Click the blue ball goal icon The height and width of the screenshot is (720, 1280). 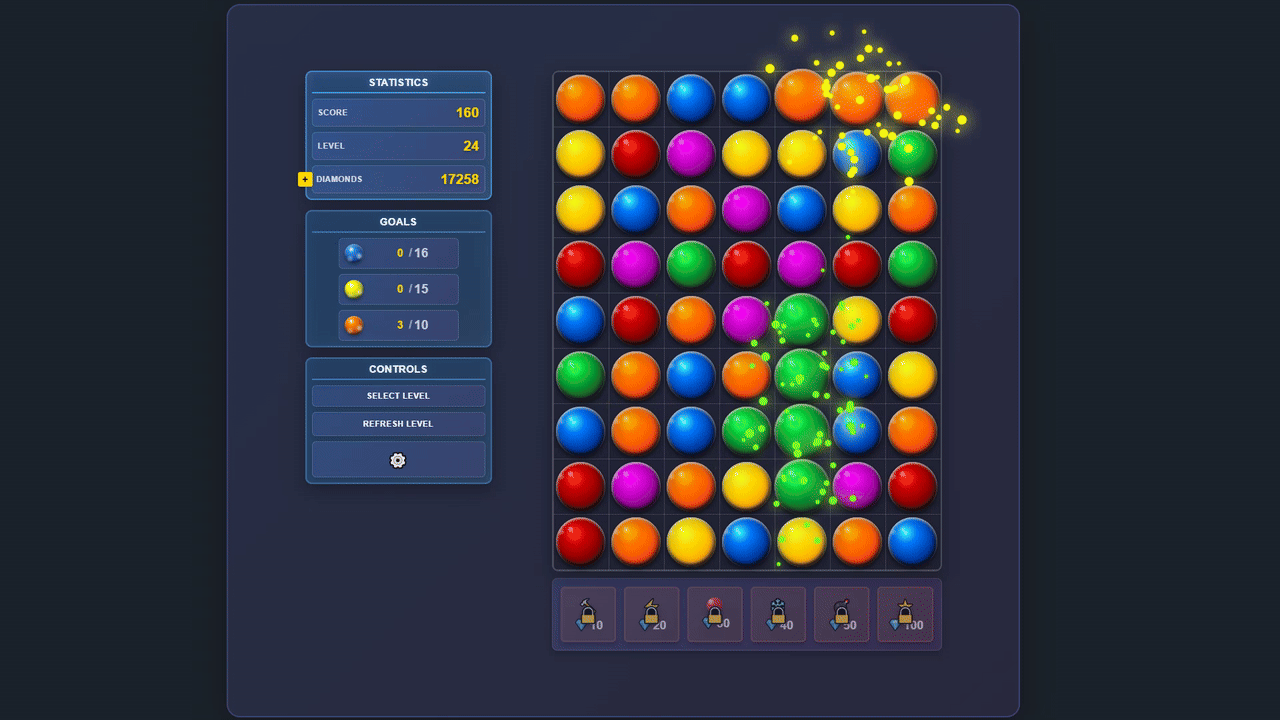(353, 253)
